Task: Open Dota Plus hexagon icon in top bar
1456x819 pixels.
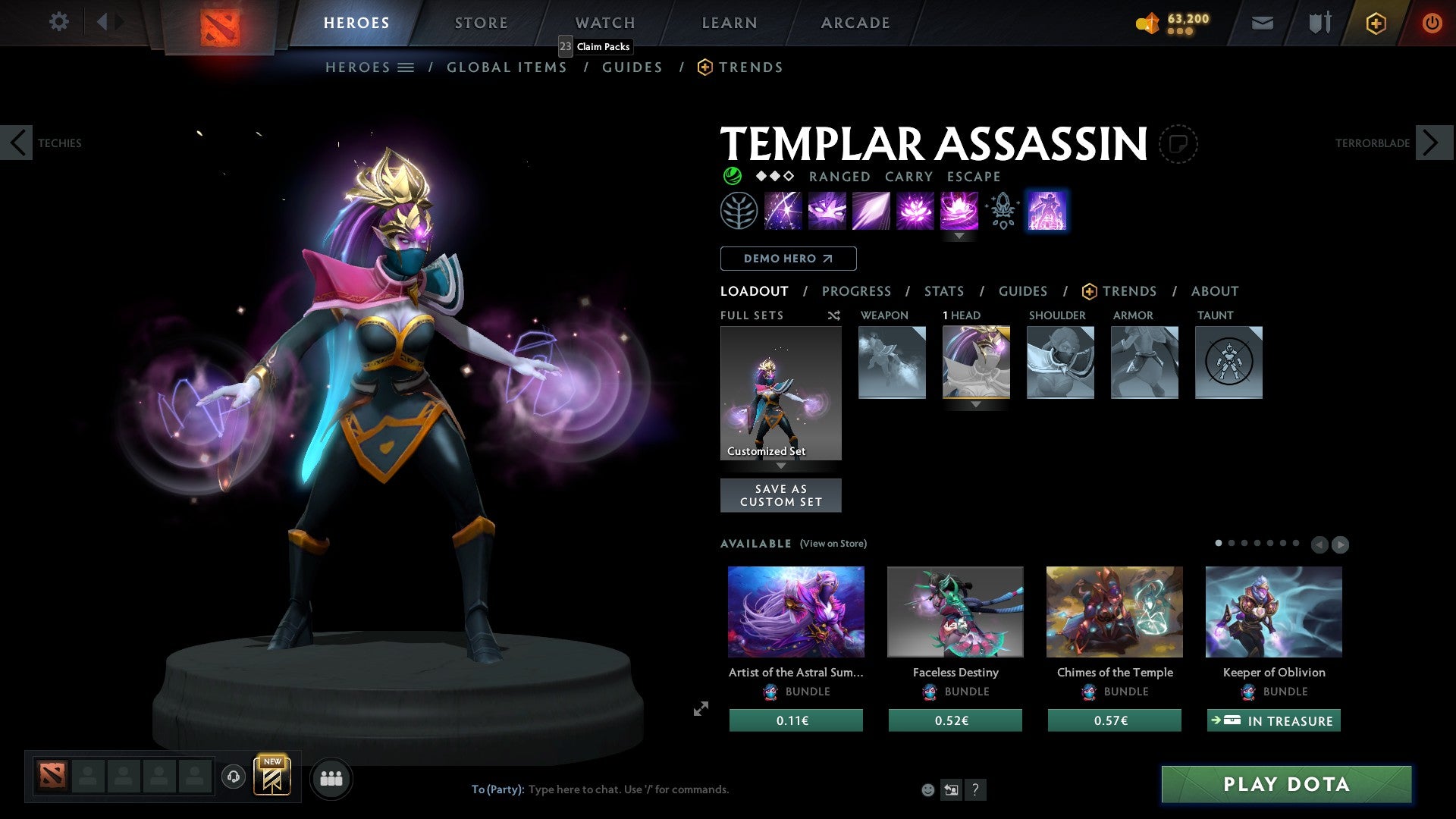Action: (1376, 23)
